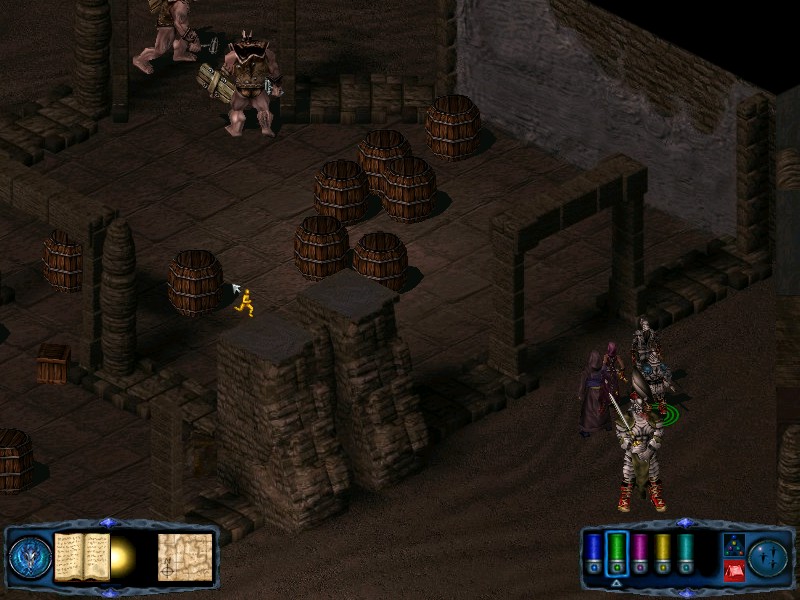Click the red tent rest icon

pos(732,570)
